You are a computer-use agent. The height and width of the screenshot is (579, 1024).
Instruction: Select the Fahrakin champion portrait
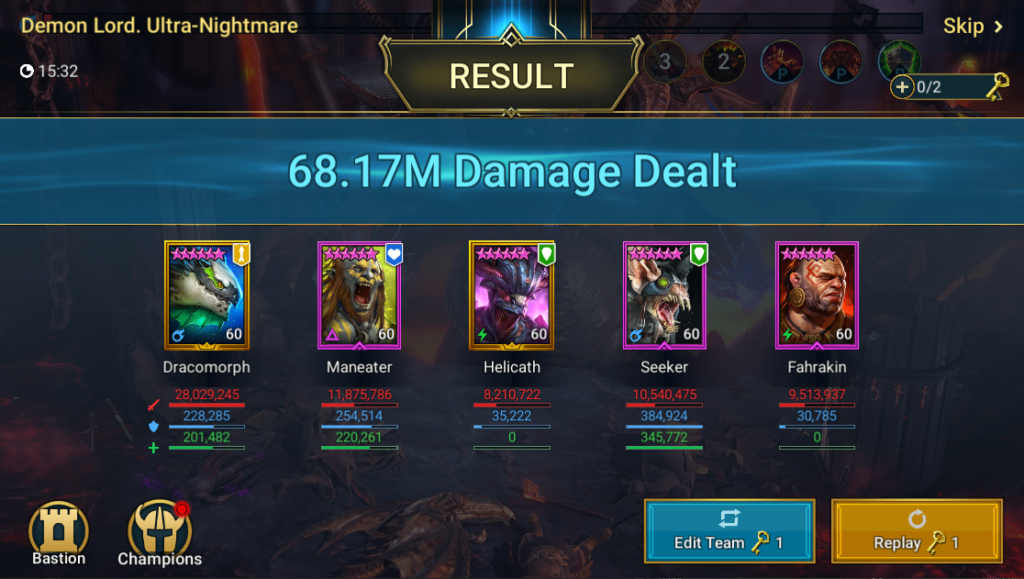click(x=816, y=296)
